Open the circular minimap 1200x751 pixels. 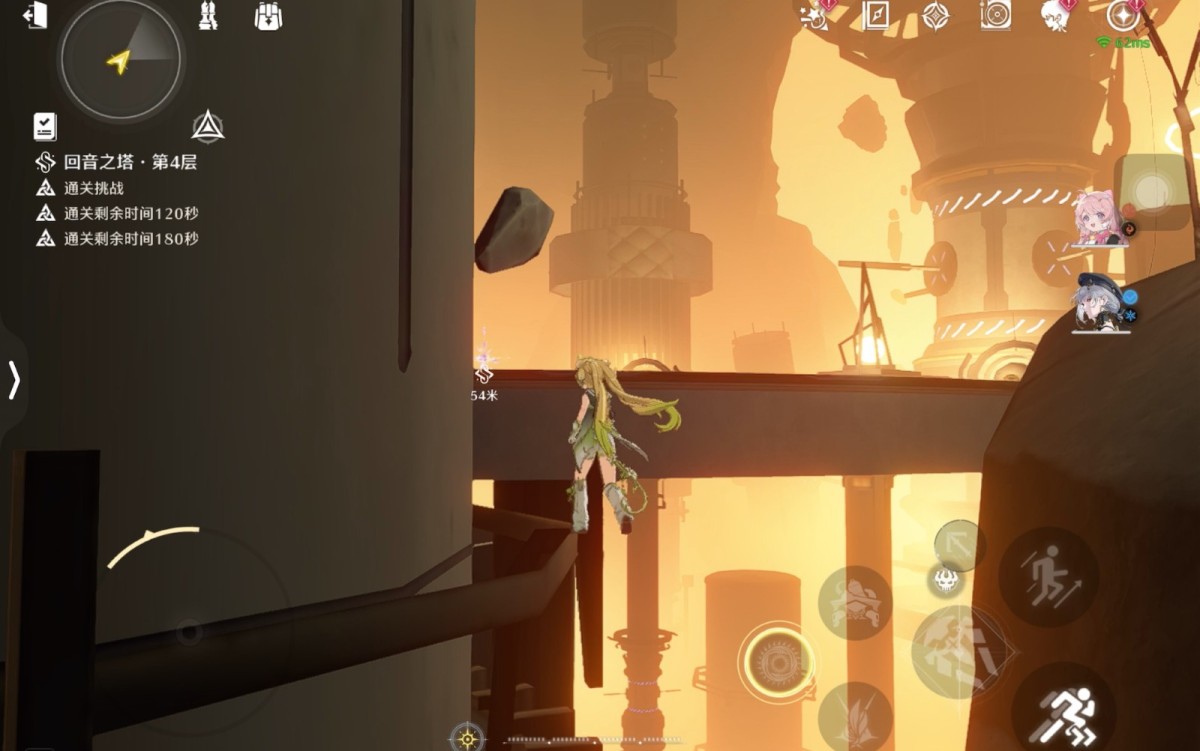click(120, 59)
